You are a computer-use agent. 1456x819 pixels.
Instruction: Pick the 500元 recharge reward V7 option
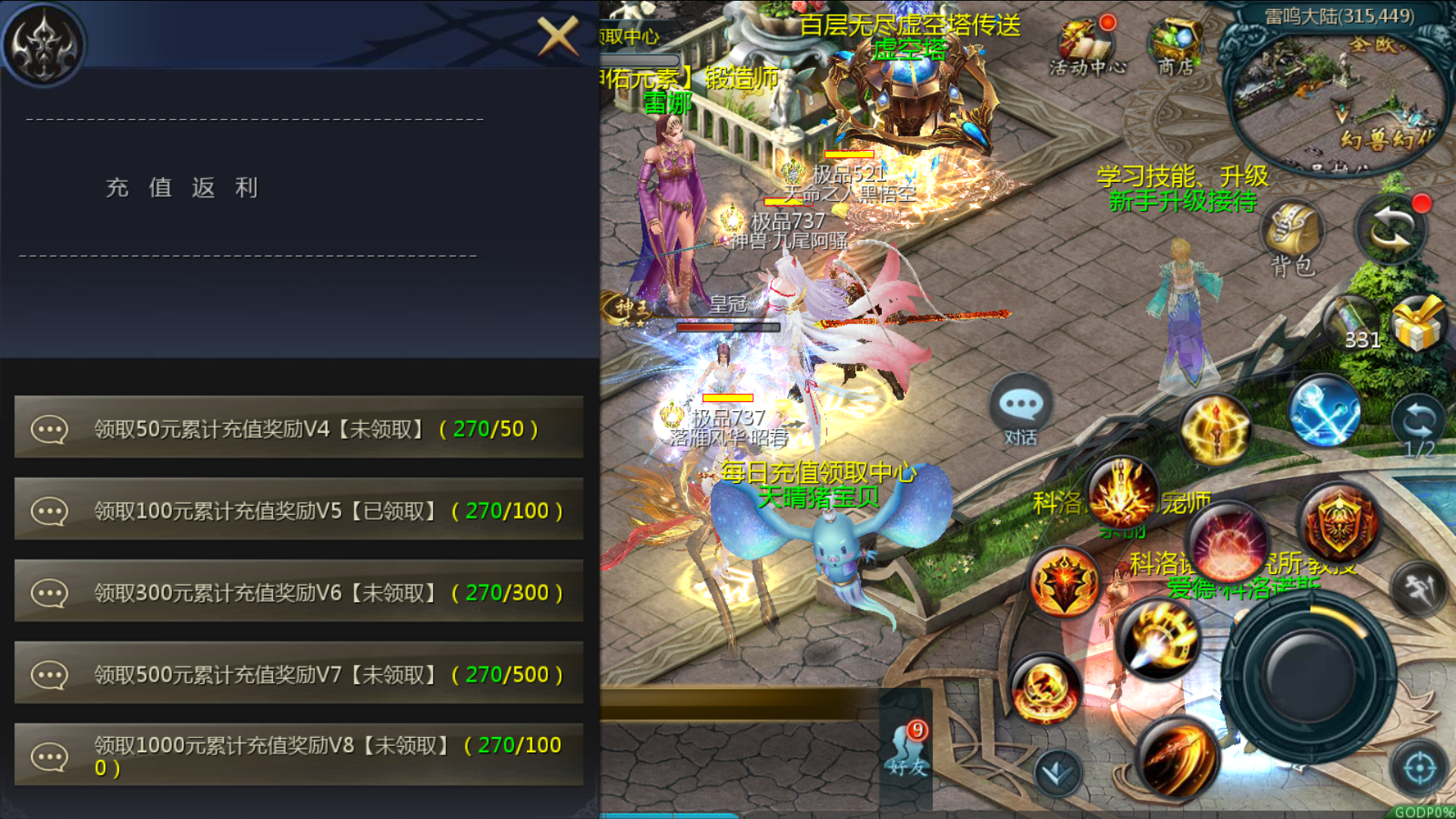tap(299, 674)
